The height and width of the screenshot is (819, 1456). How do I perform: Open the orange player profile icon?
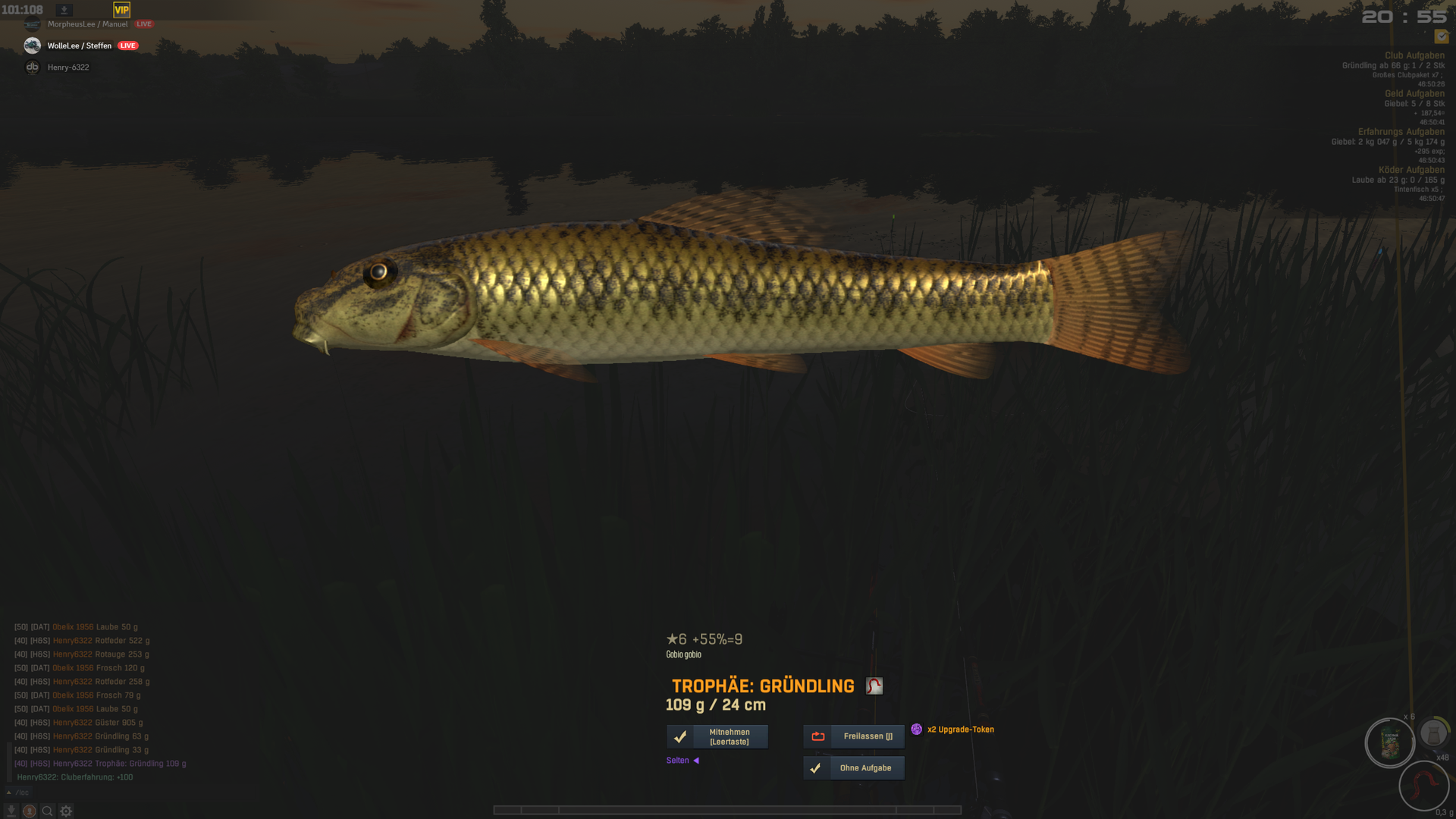30,811
